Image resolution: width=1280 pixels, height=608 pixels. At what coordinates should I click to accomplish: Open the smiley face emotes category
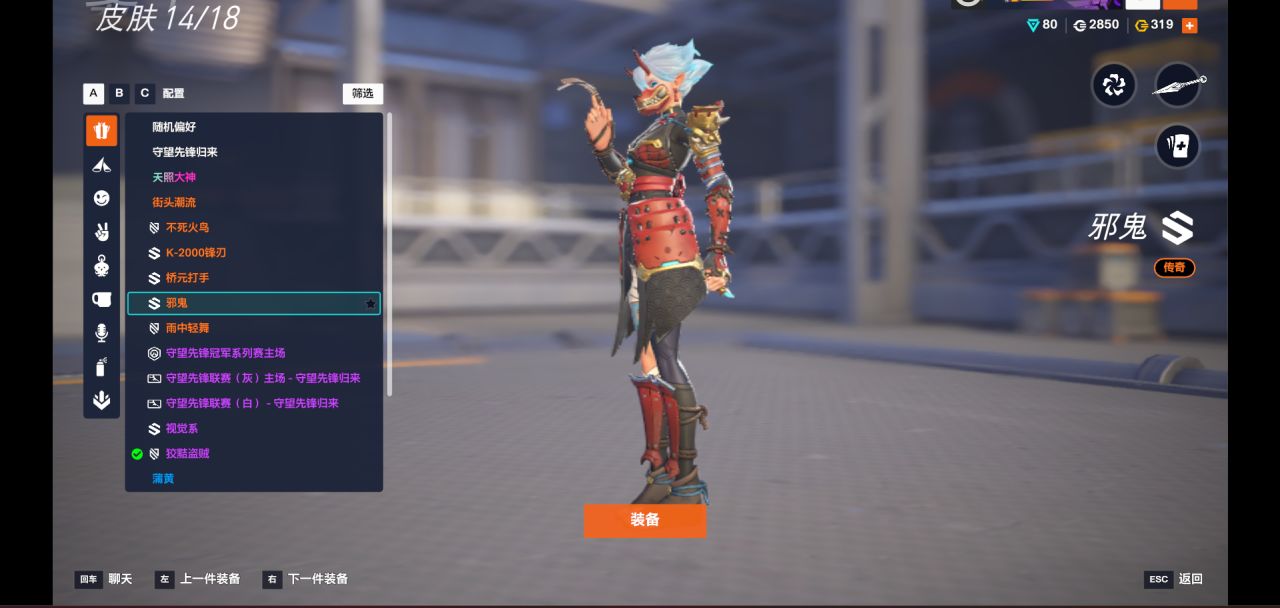(x=101, y=198)
